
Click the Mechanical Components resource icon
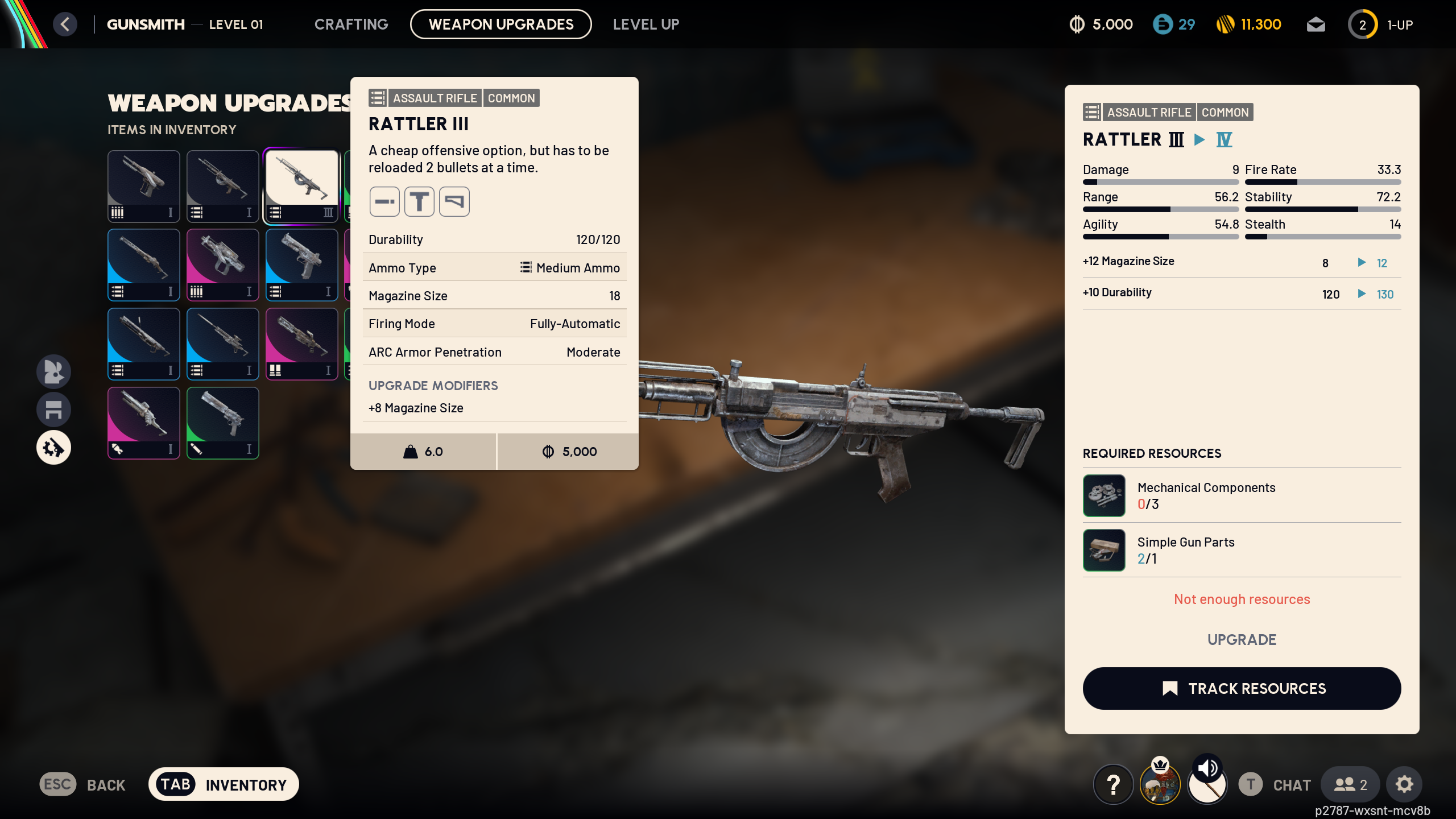point(1103,495)
